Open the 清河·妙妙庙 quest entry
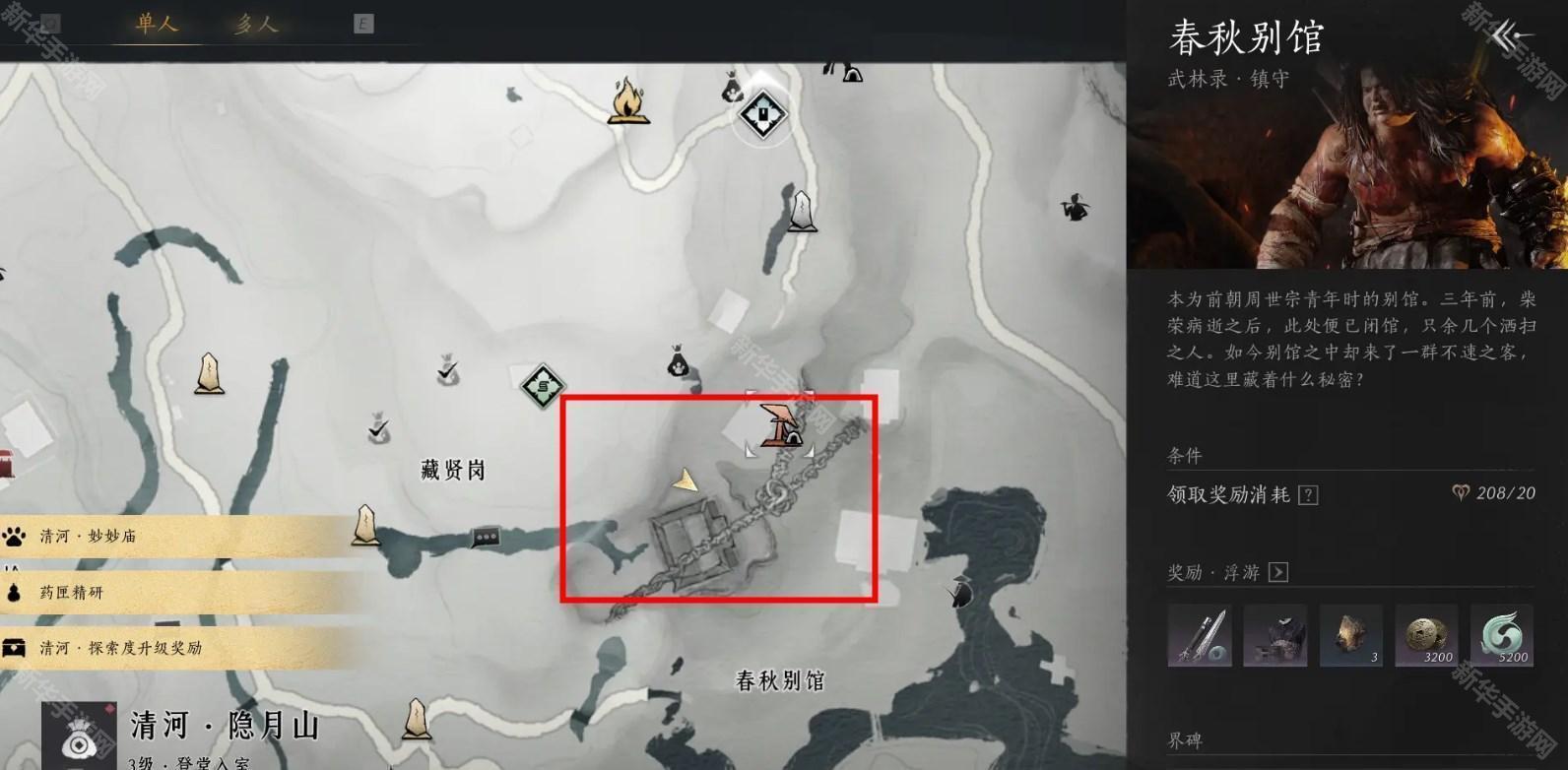1568x770 pixels. [x=89, y=536]
